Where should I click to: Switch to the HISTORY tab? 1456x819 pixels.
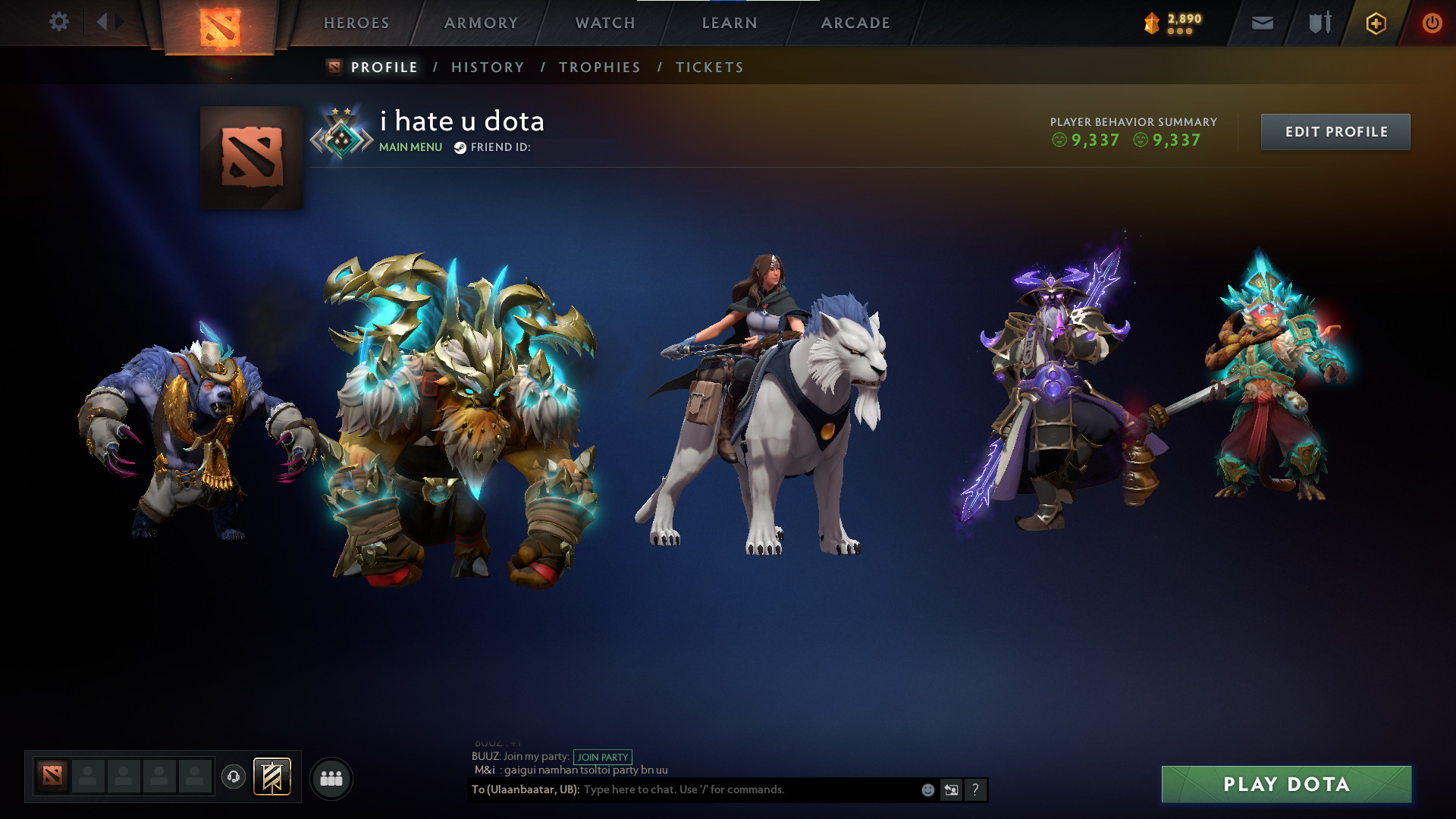click(x=488, y=67)
